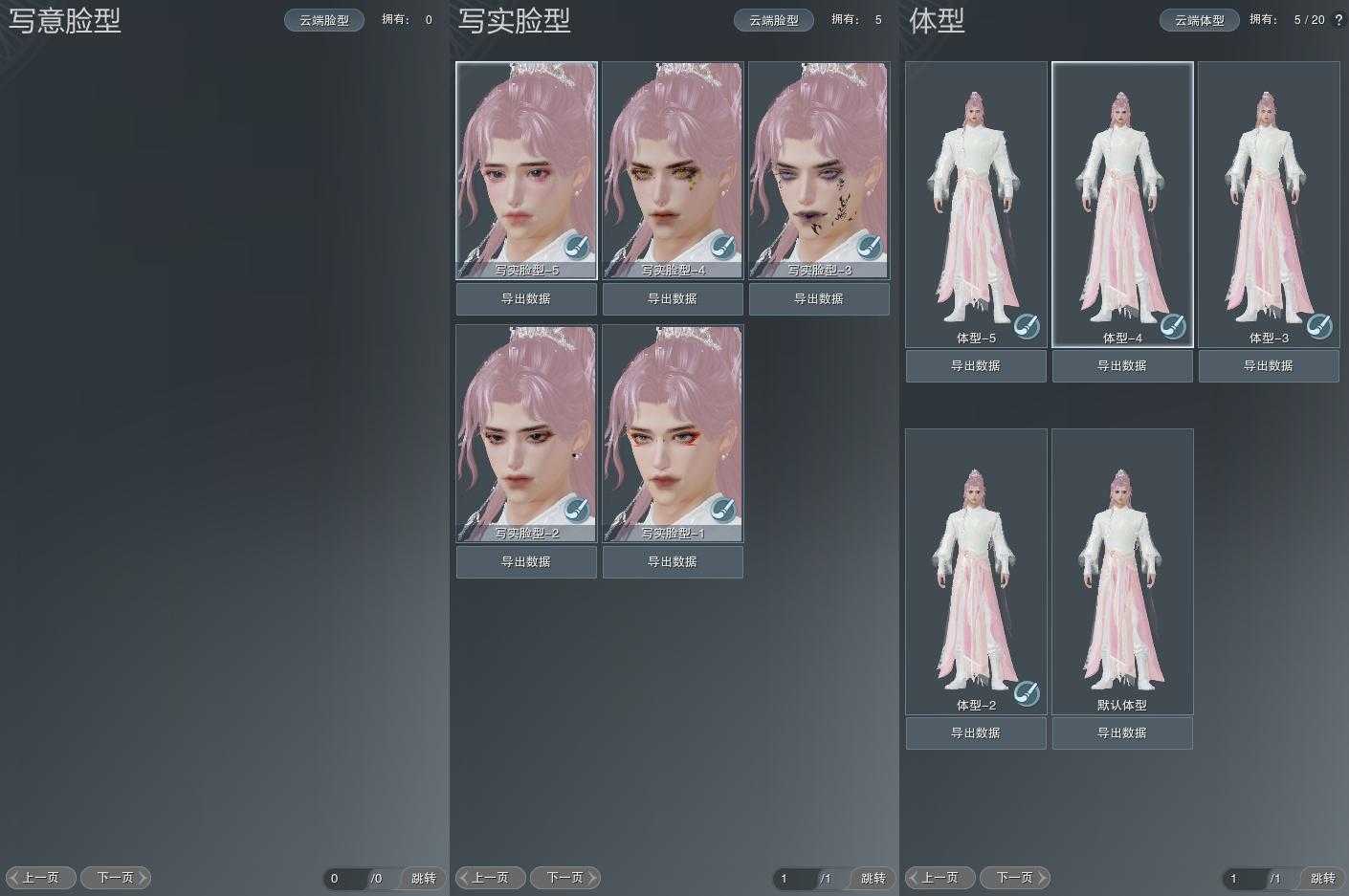The width and height of the screenshot is (1349, 896).
Task: Export data for 写实脸型-4
Action: (x=673, y=299)
